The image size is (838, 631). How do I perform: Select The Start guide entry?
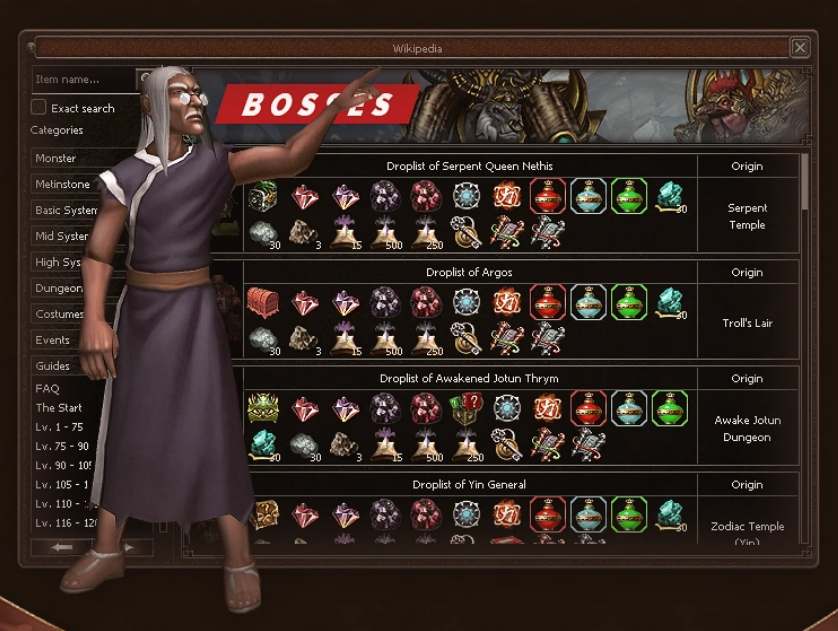pyautogui.click(x=59, y=407)
